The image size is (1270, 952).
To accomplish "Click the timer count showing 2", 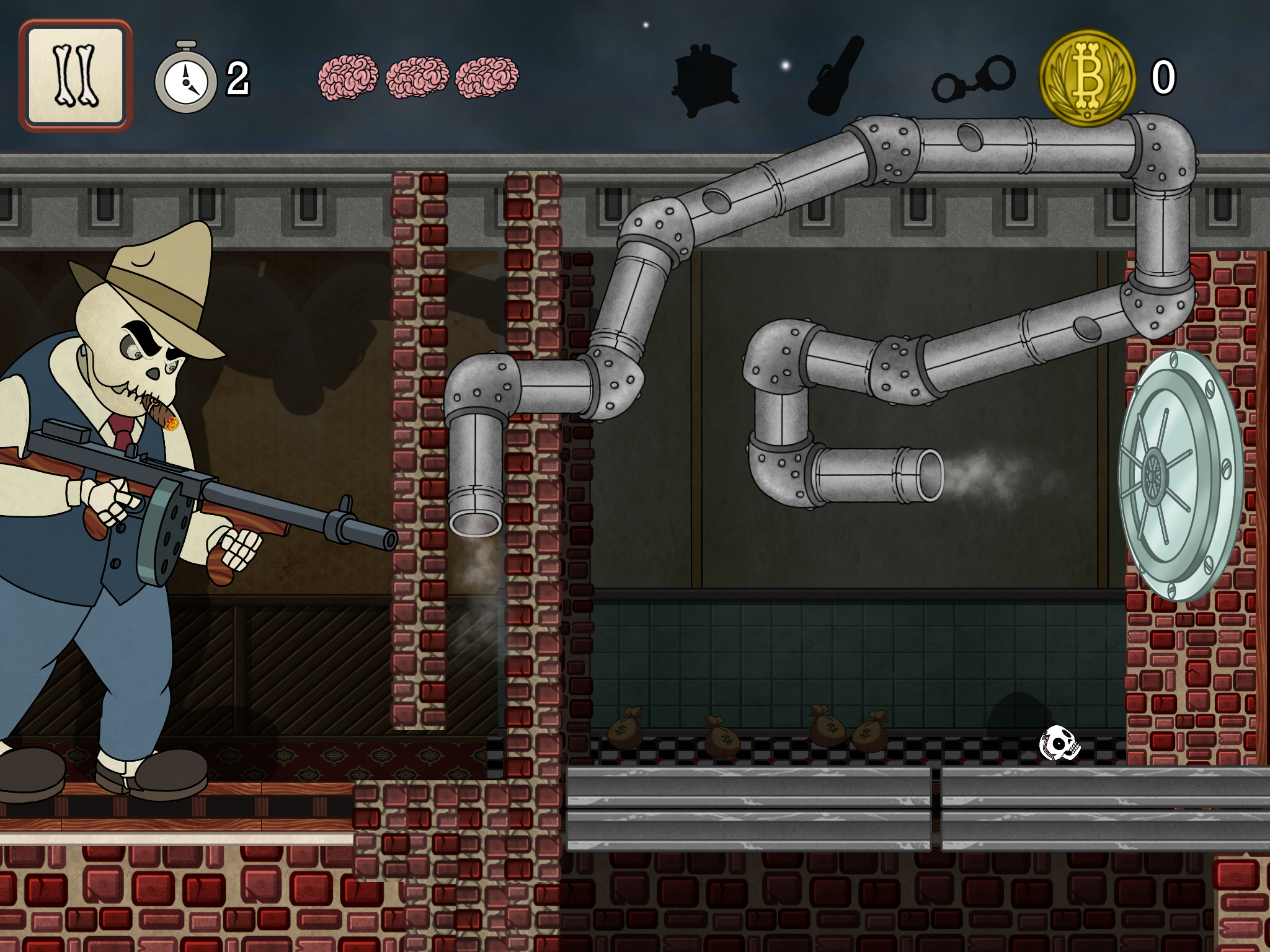I will [x=238, y=78].
